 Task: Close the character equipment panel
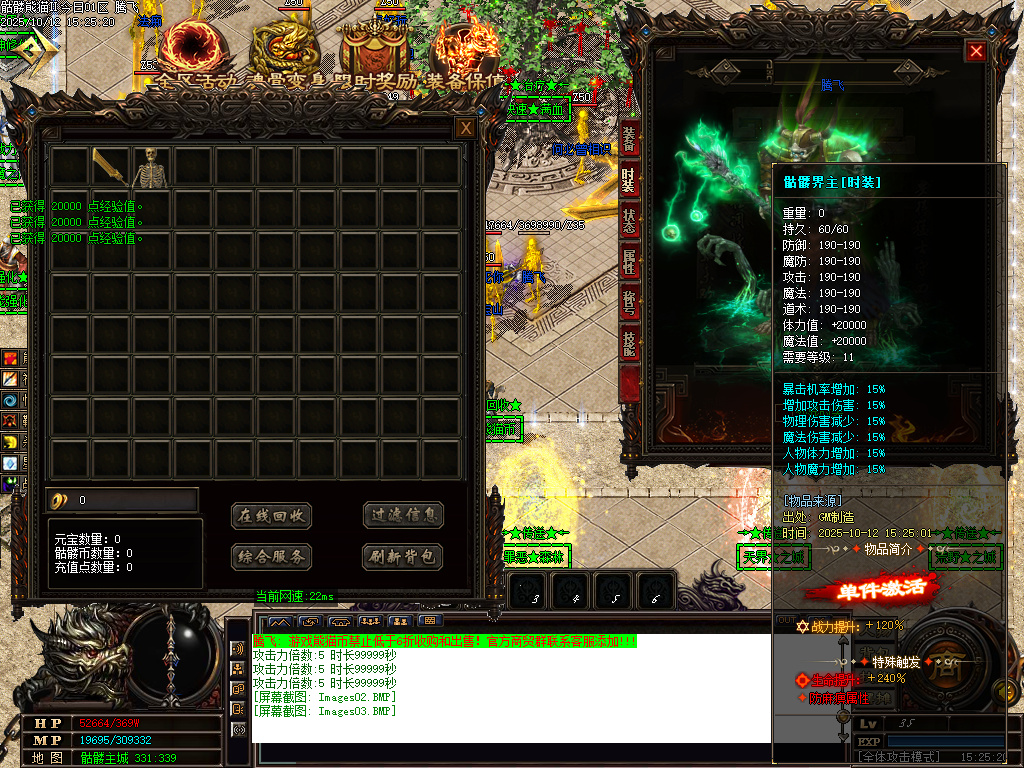(x=976, y=51)
